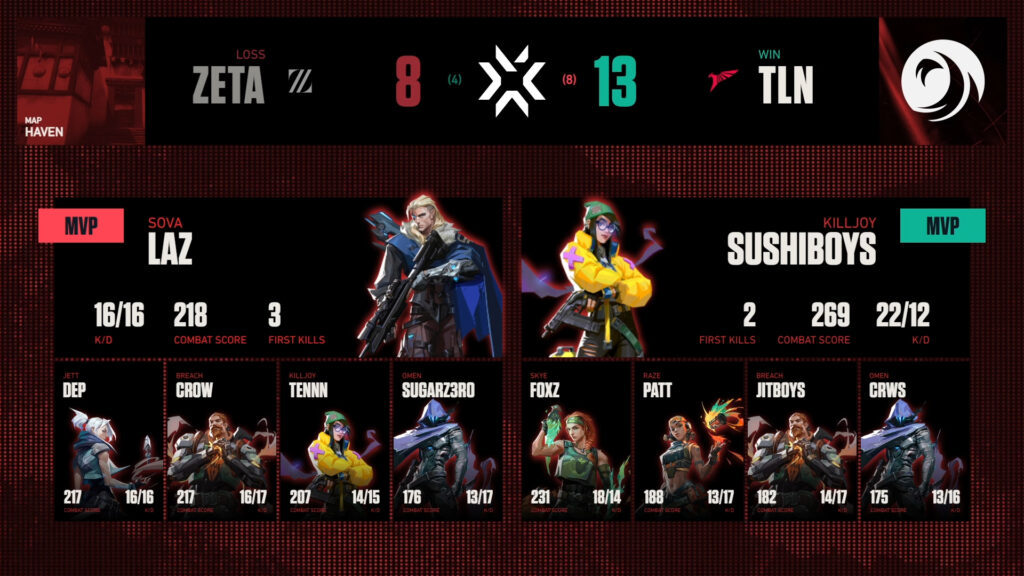Select CRWS's Omen player card
The image size is (1024, 576).
tap(914, 442)
